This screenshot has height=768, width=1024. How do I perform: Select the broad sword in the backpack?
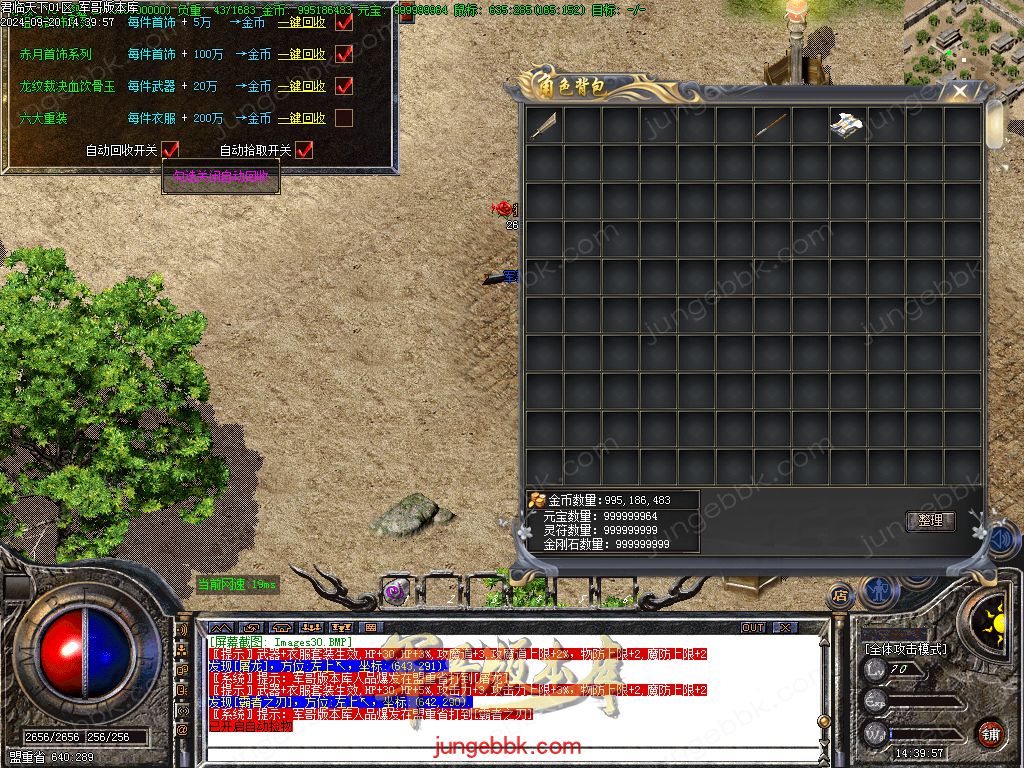pos(544,125)
